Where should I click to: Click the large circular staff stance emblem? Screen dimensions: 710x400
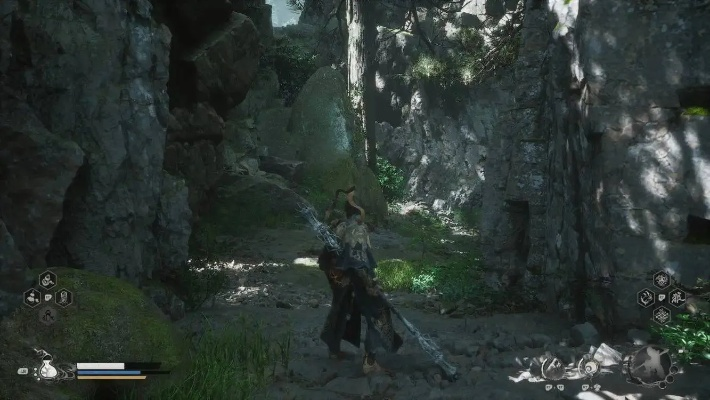coord(648,365)
